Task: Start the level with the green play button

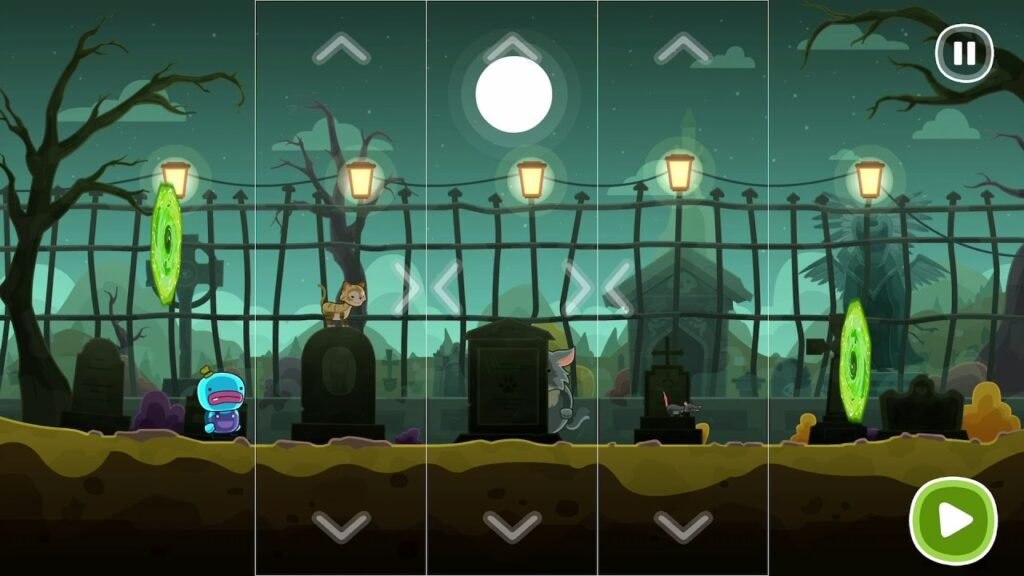Action: (x=953, y=520)
